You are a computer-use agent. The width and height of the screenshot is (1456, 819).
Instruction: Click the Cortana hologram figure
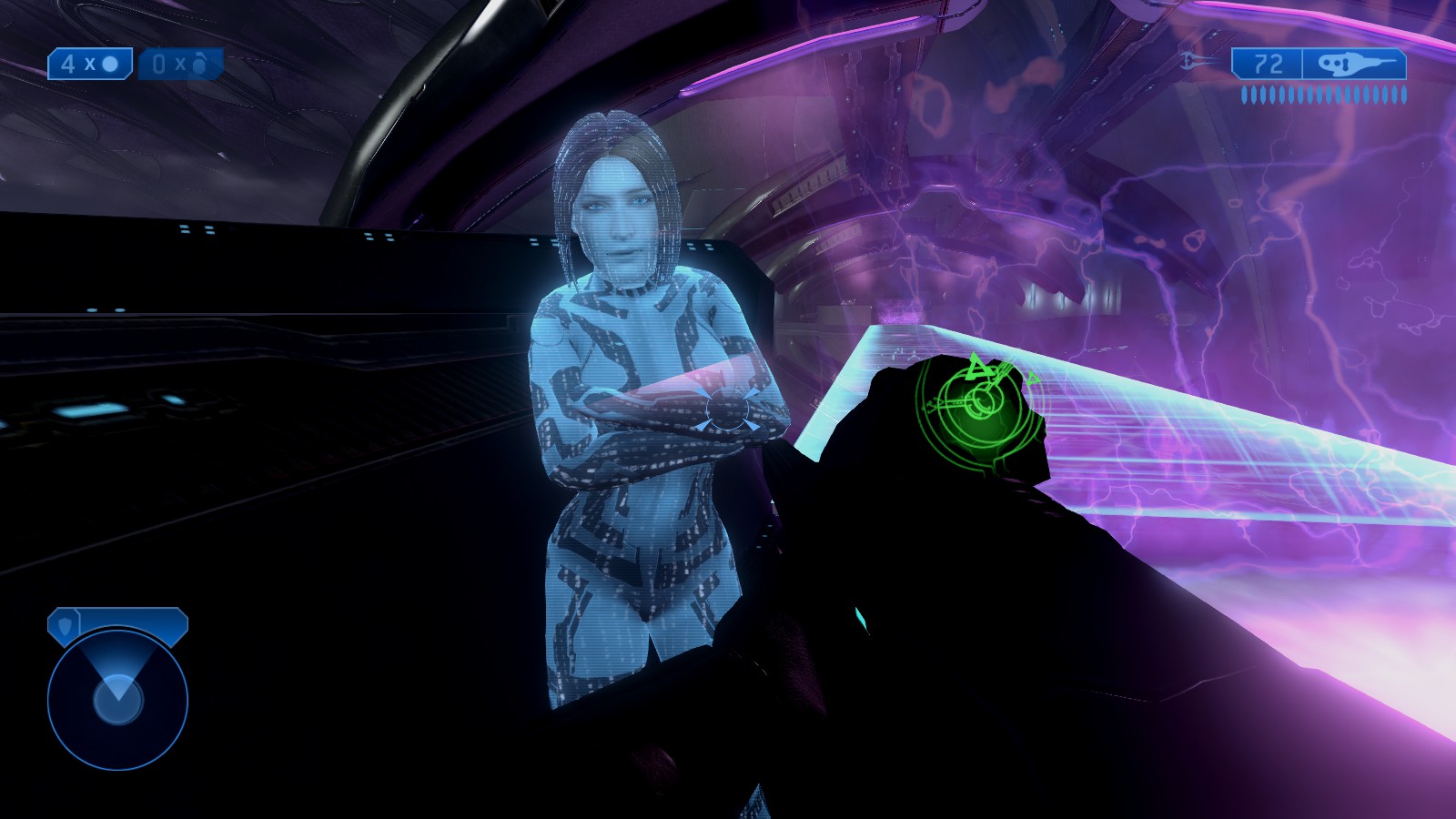tap(628, 364)
